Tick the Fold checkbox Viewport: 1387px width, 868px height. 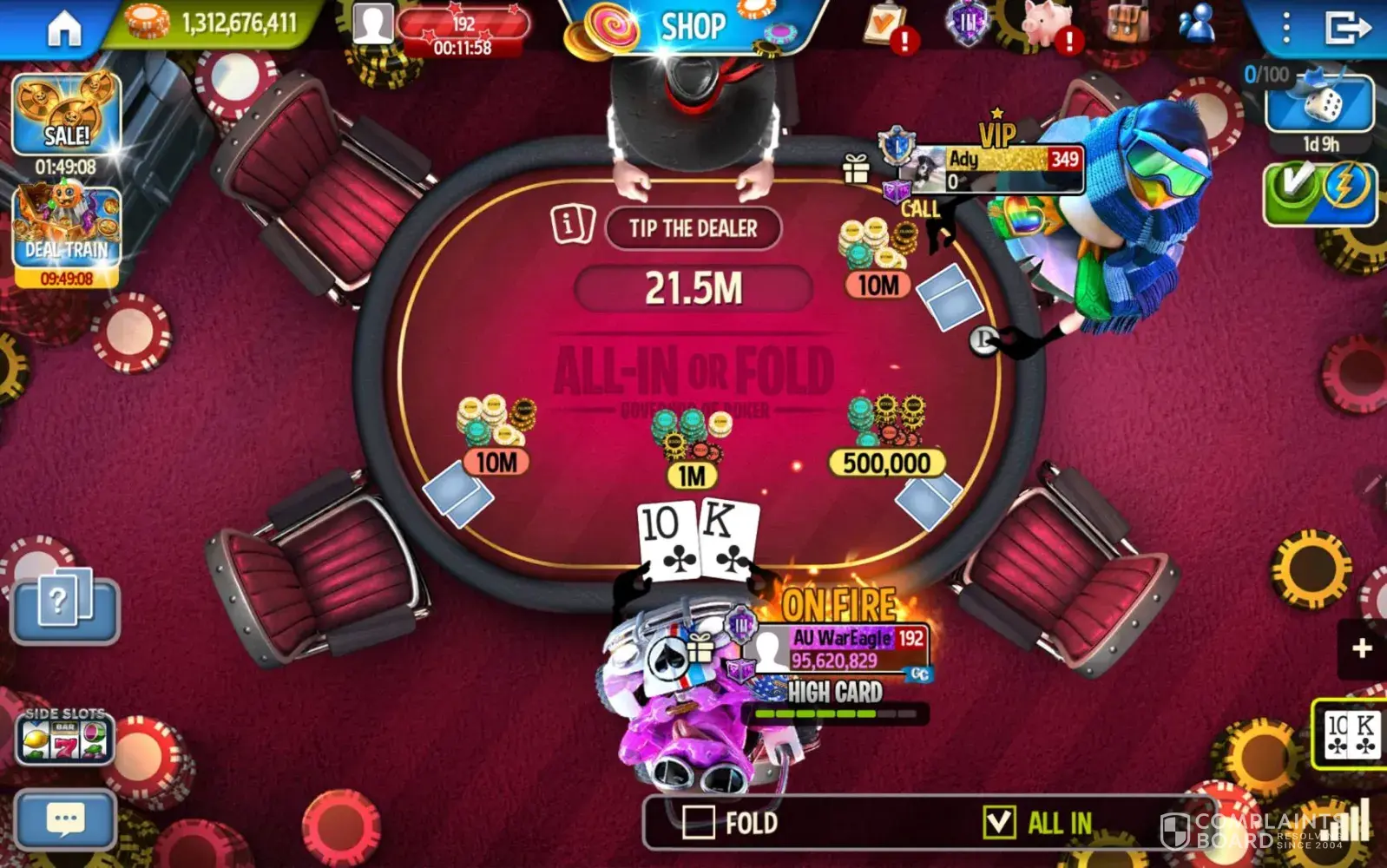[x=699, y=822]
